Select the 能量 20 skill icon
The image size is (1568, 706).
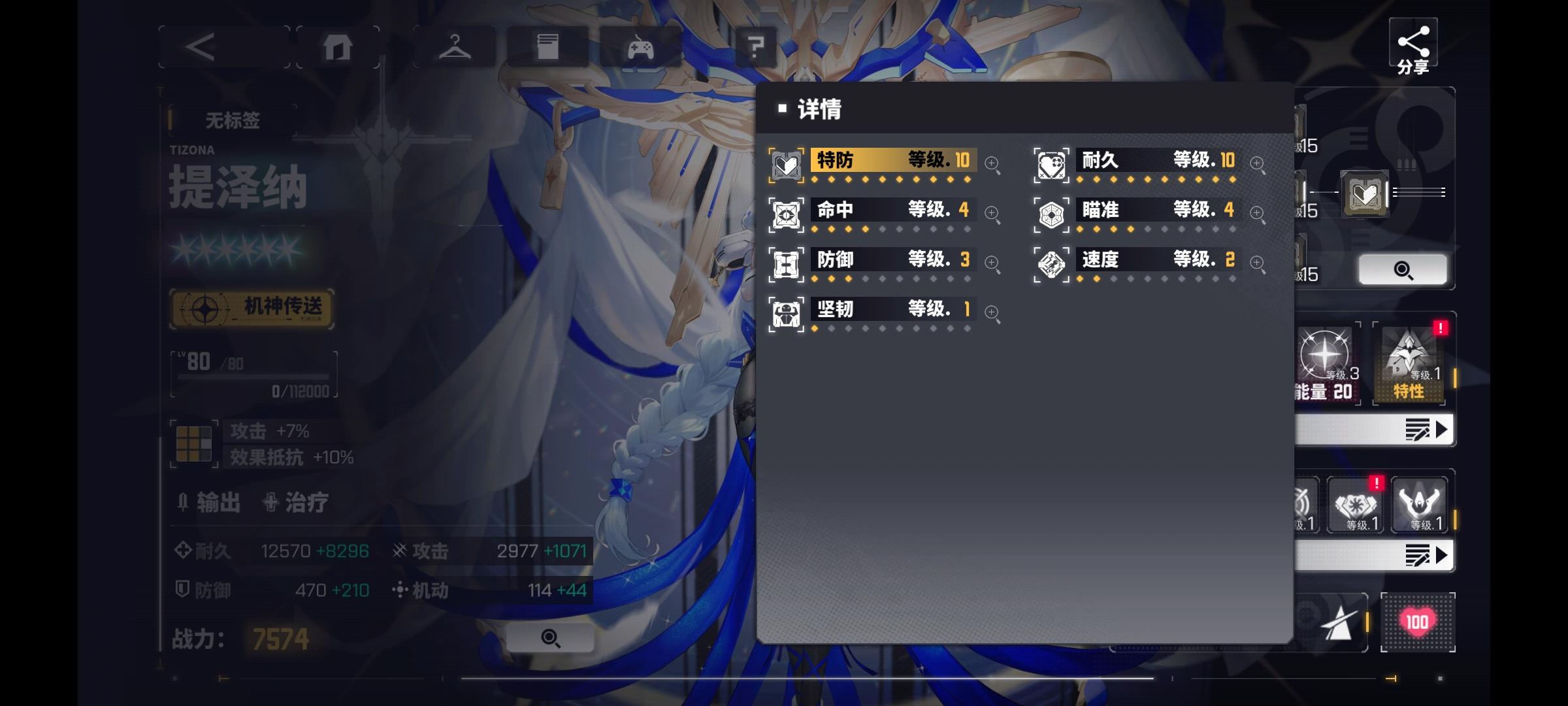click(1326, 356)
